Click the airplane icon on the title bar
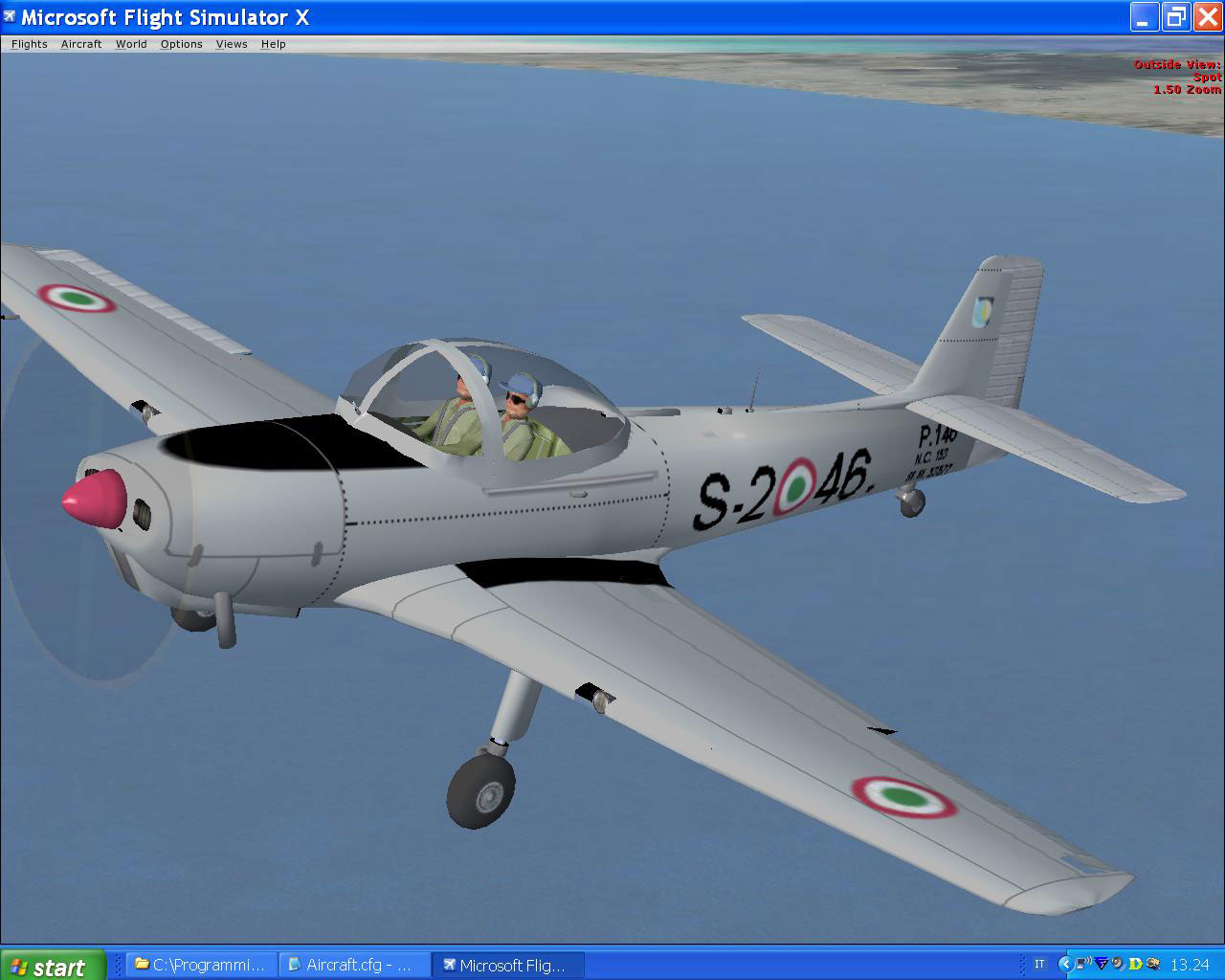1225x980 pixels. tap(11, 16)
